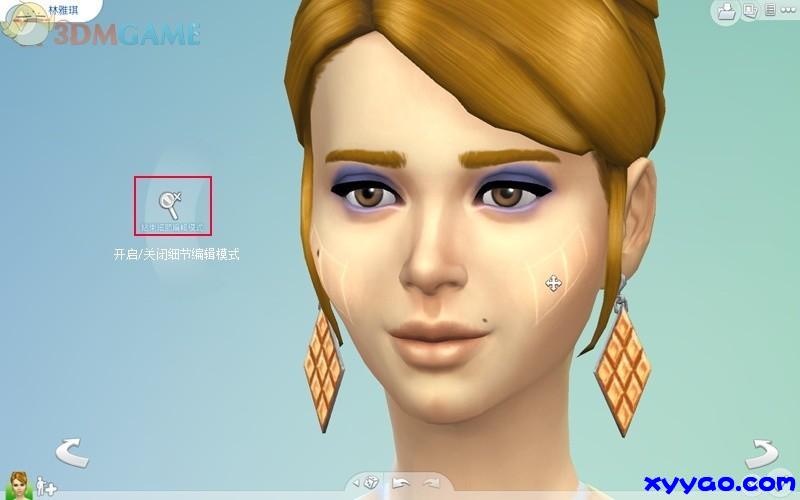
Task: Add a new Sim to the household
Action: coord(46,487)
